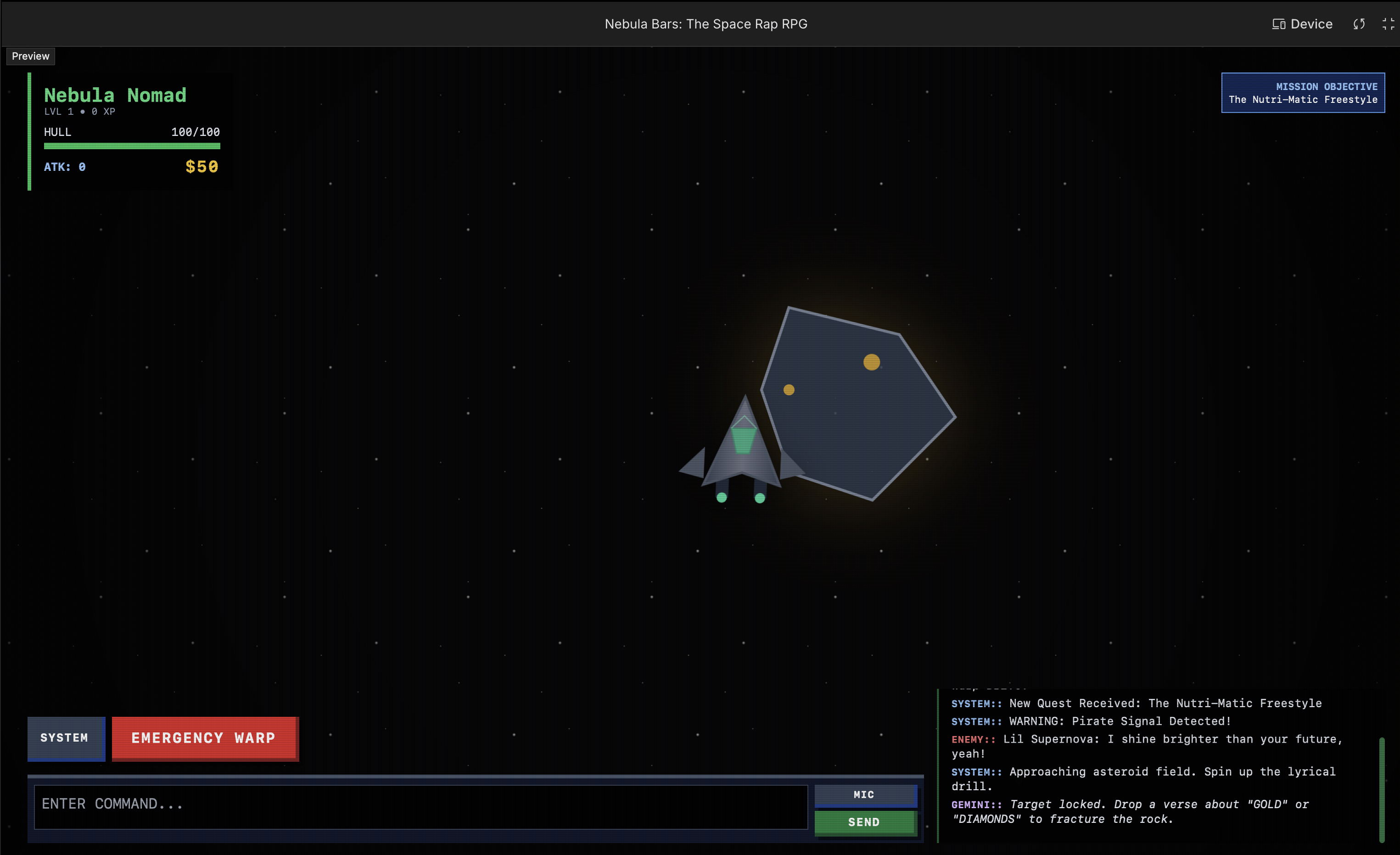Activate the Emergency Warp button
Image resolution: width=1400 pixels, height=855 pixels.
tap(205, 738)
